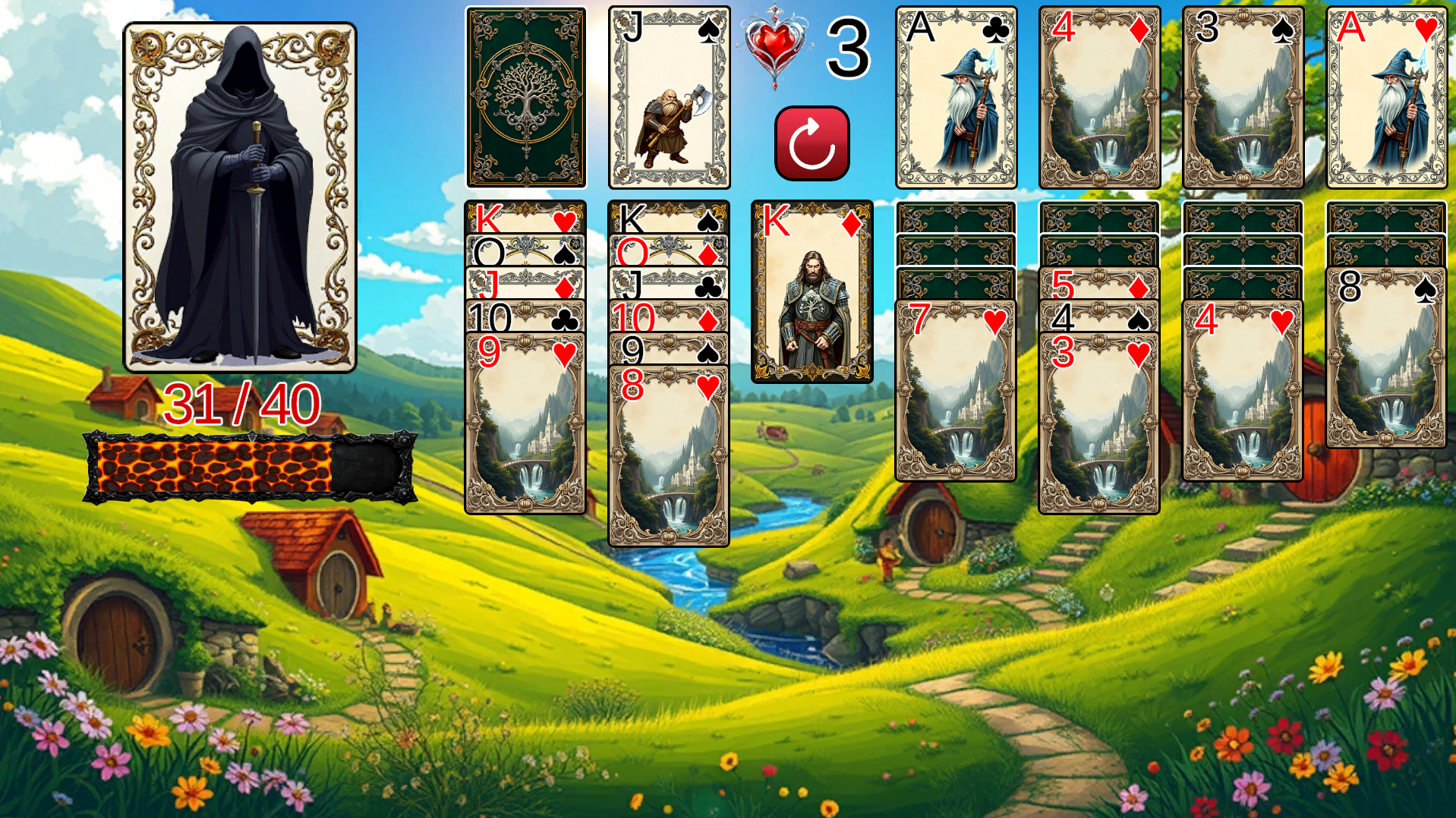Click the hooded figure portrait card
Screen dimensions: 1456x818
coord(241,193)
